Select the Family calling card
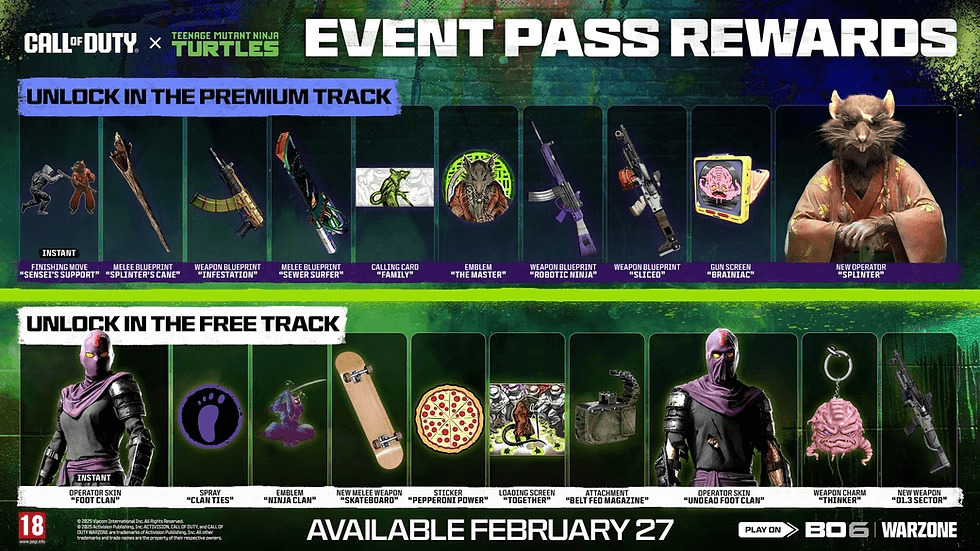The image size is (980, 551). click(393, 190)
